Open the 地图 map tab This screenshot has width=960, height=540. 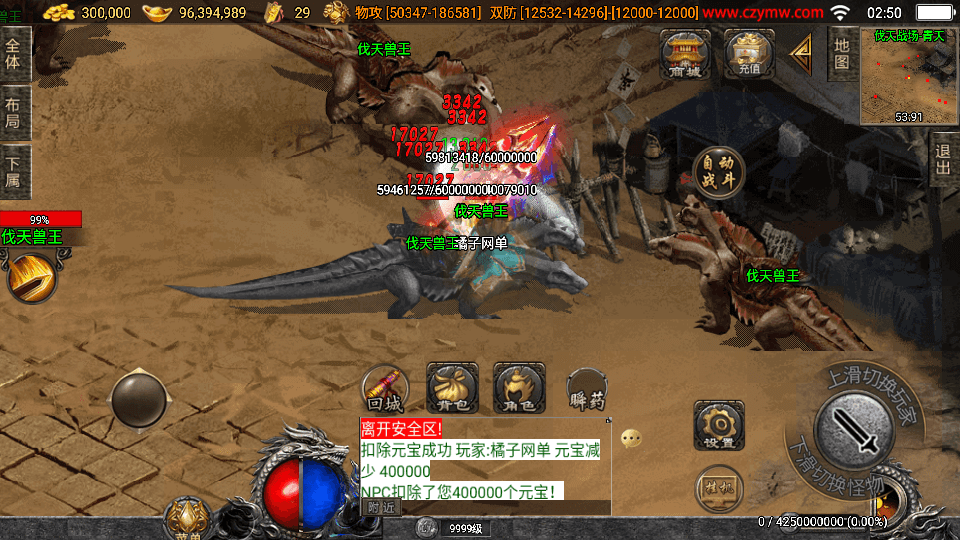[x=842, y=54]
